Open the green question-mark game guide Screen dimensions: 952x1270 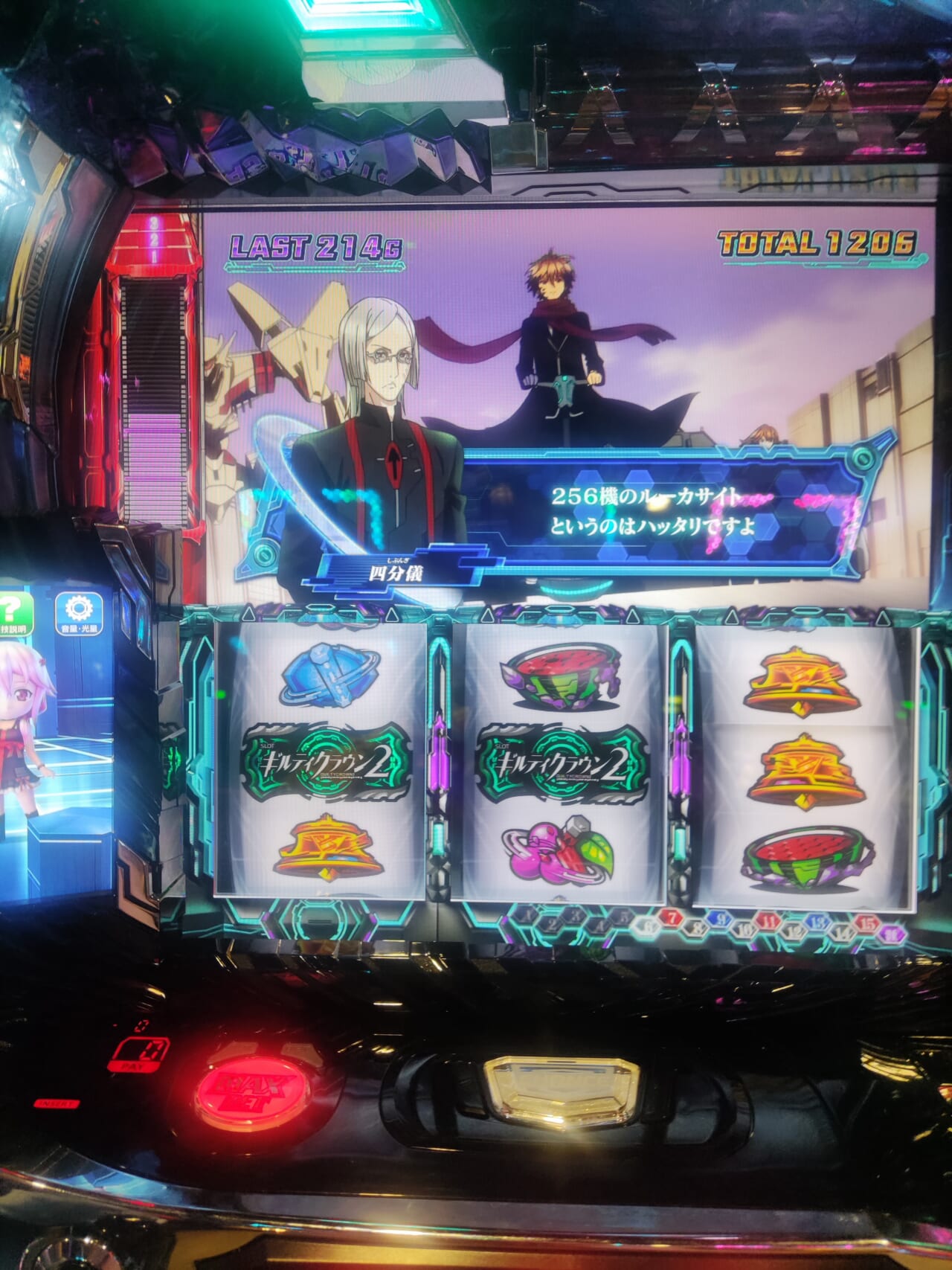pyautogui.click(x=10, y=613)
